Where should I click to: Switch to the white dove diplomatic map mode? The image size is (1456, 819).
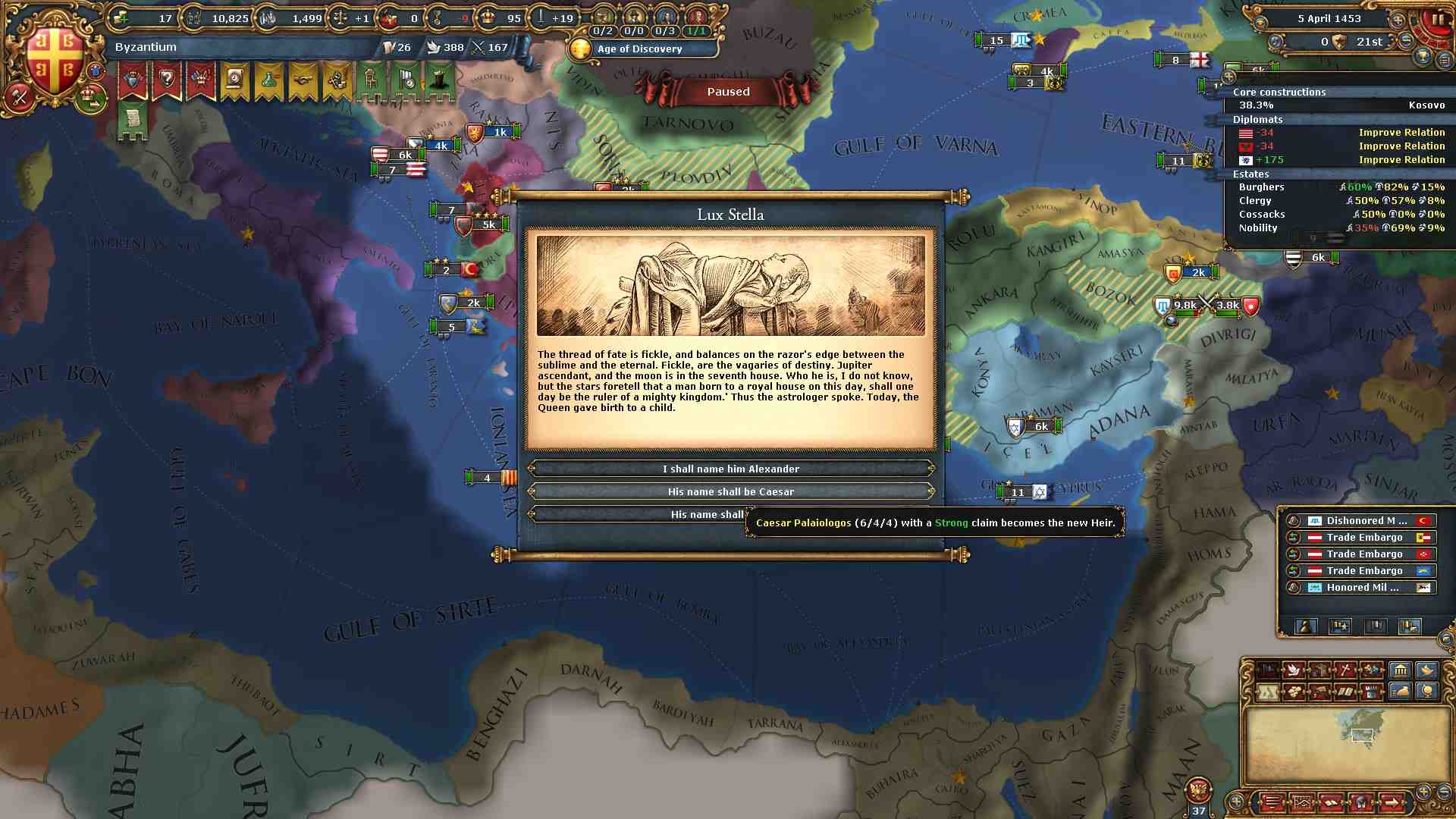(1294, 670)
